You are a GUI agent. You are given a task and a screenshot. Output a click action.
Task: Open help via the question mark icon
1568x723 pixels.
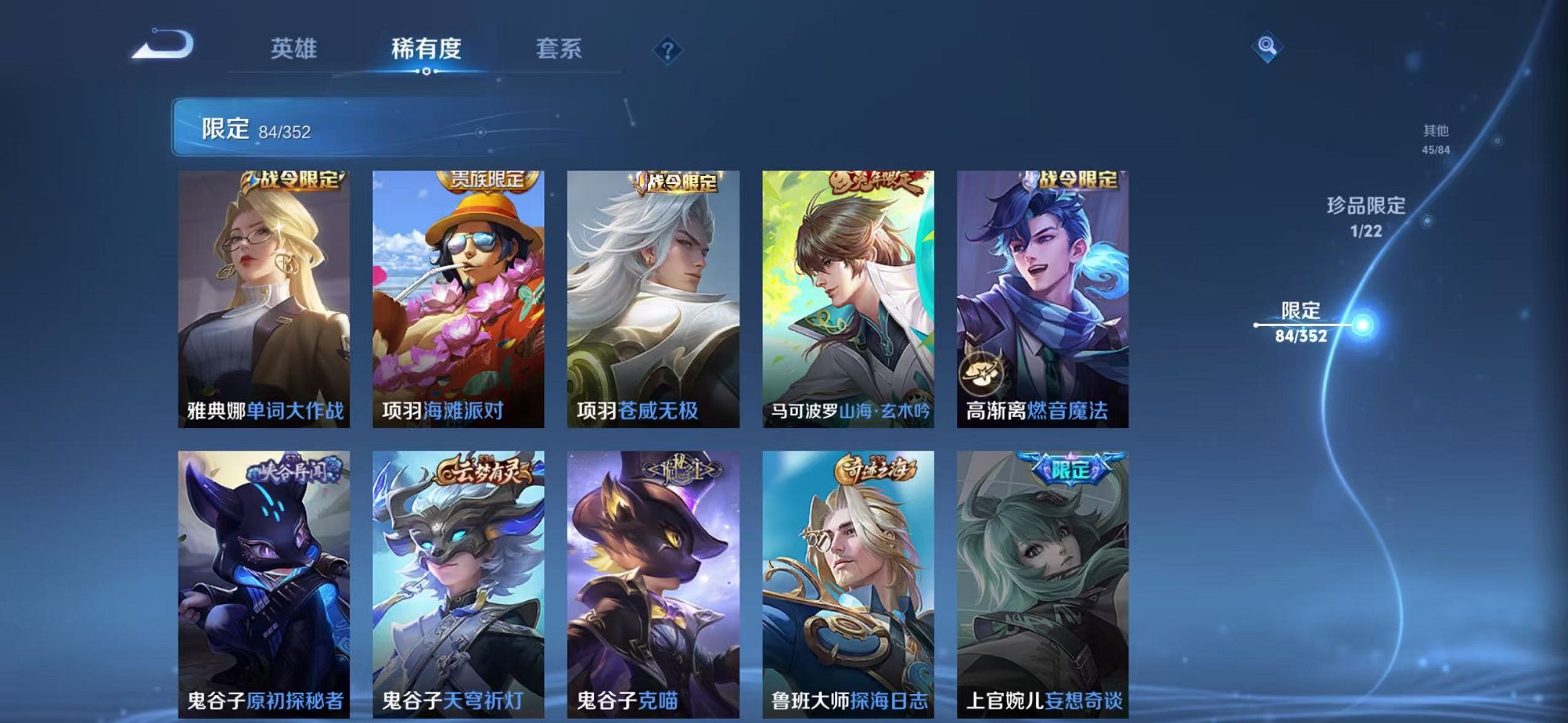point(668,49)
